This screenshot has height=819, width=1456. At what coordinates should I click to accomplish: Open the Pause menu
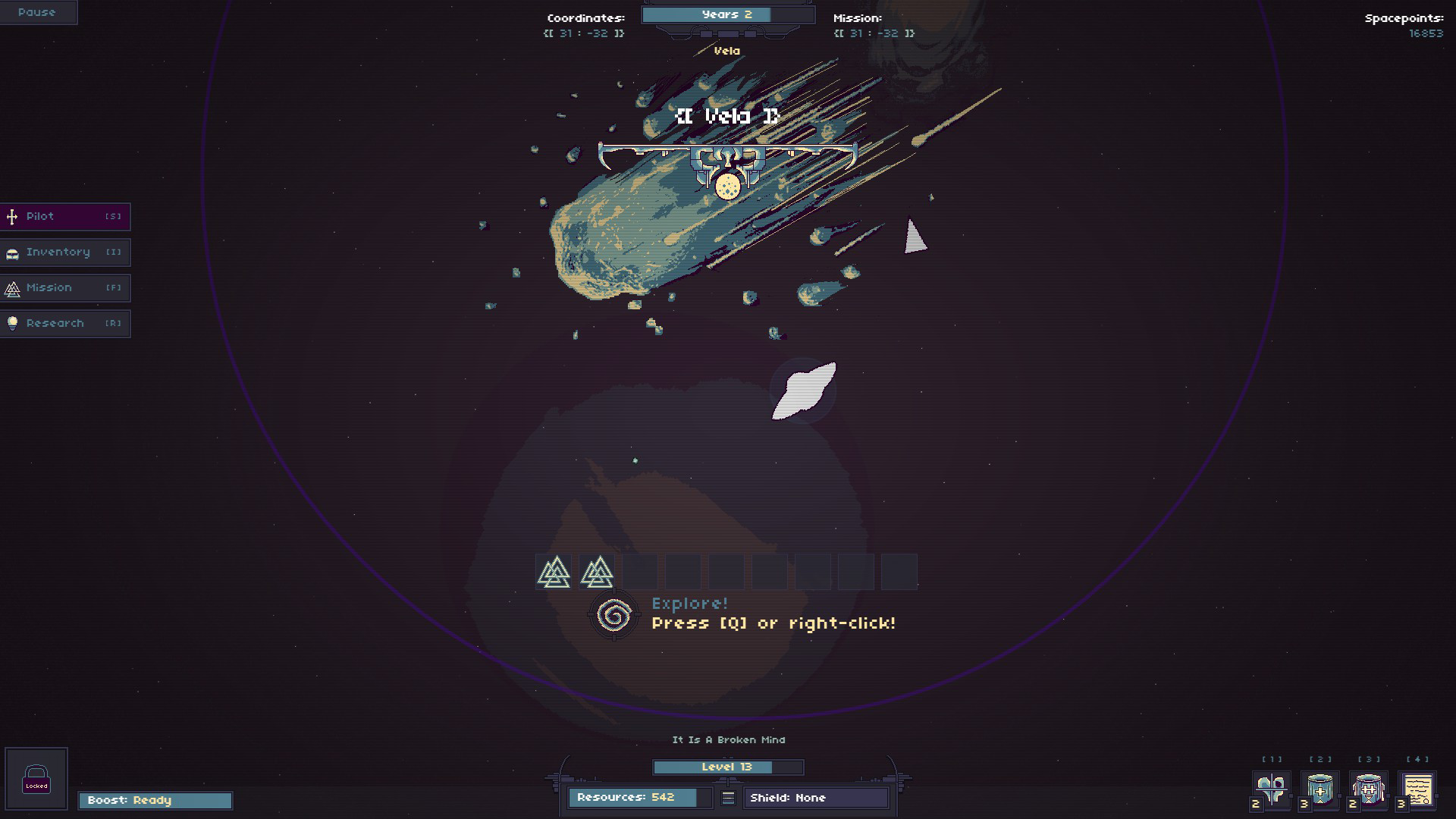pyautogui.click(x=38, y=11)
